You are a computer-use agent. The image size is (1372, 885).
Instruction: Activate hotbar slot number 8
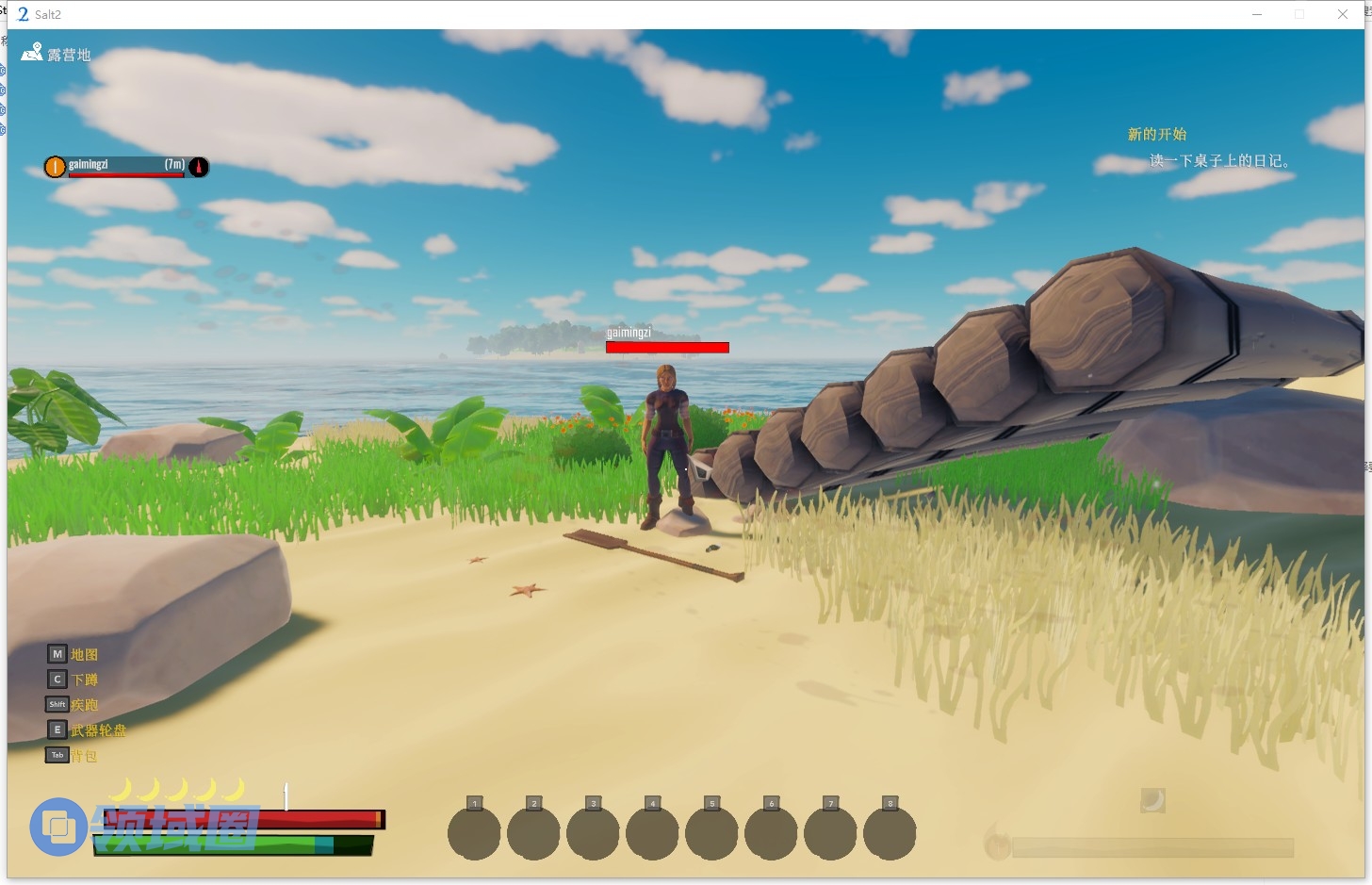pos(890,832)
